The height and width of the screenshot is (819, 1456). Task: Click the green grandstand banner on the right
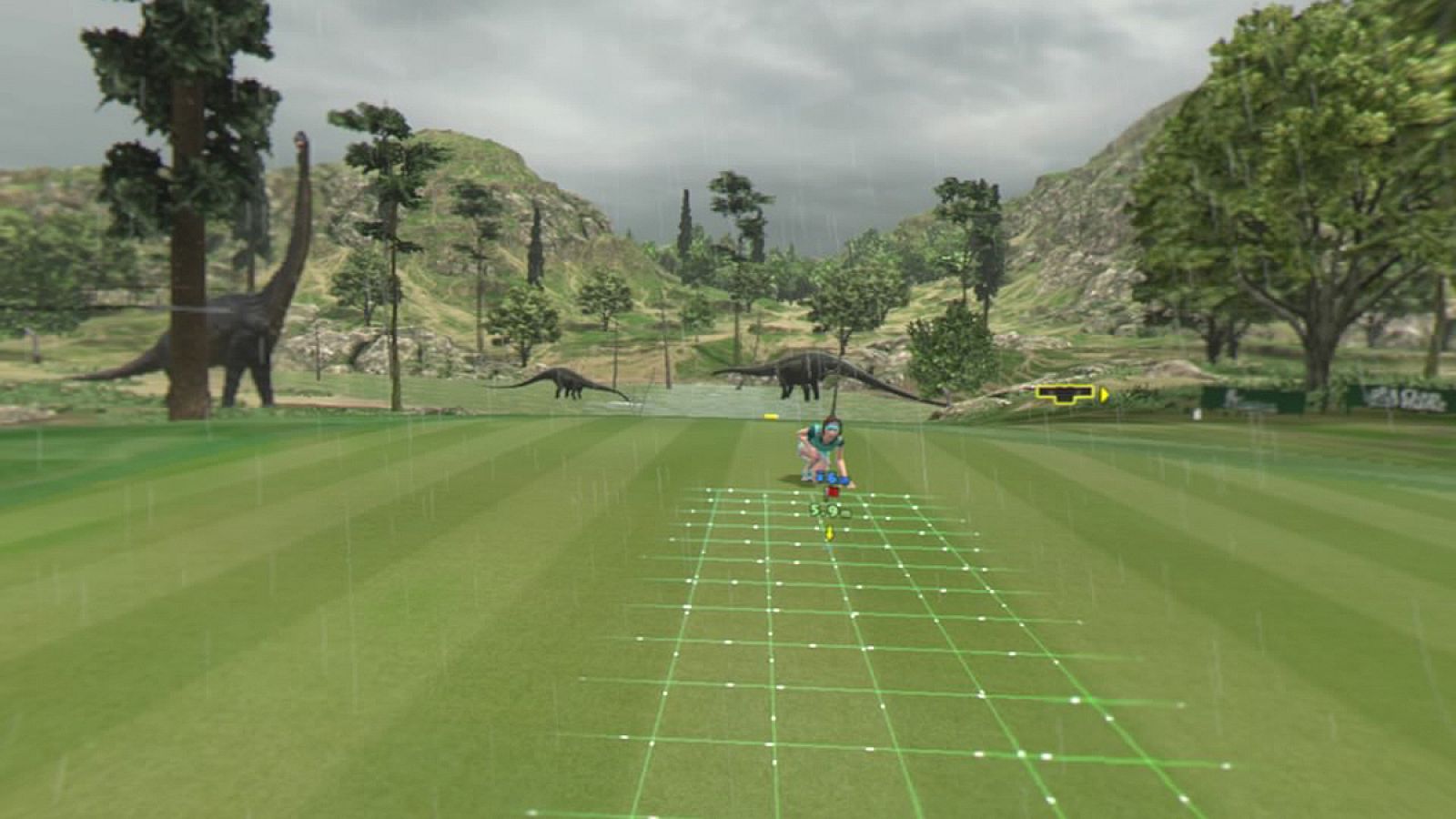(x=1274, y=398)
